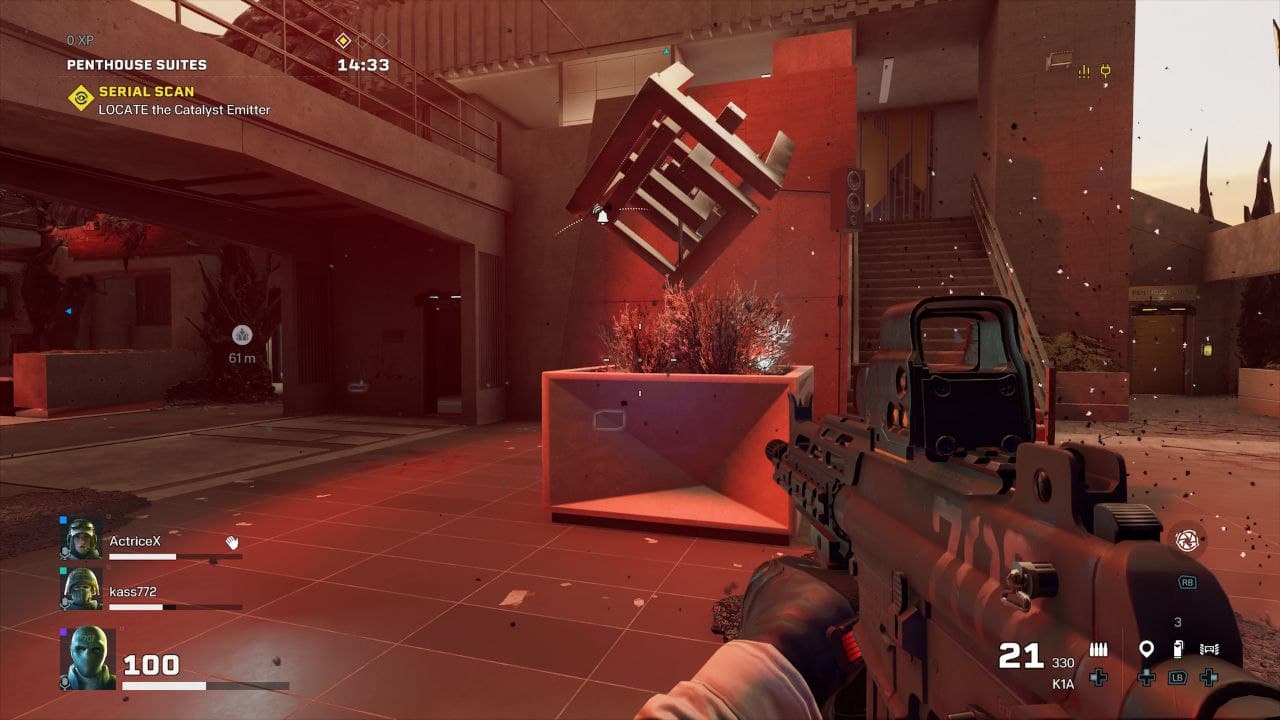The width and height of the screenshot is (1280, 720).
Task: Select the grenade canister gadget icon
Action: [1177, 649]
